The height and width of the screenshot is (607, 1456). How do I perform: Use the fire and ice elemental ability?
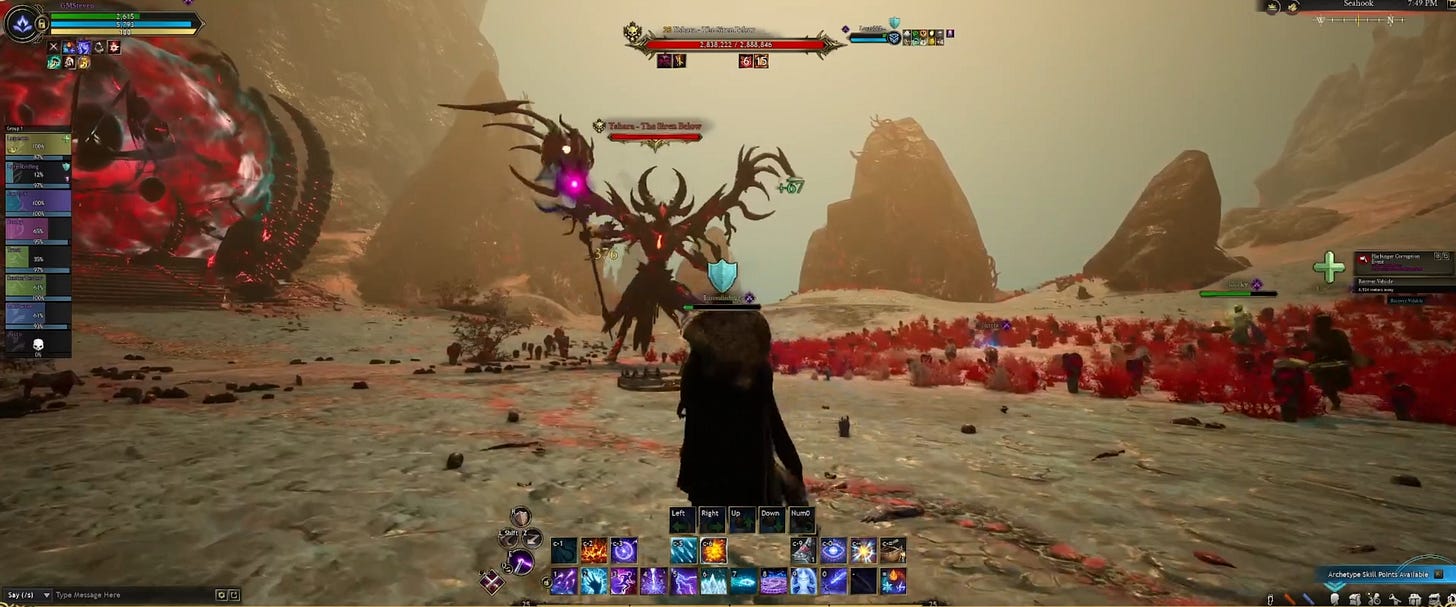coord(893,581)
